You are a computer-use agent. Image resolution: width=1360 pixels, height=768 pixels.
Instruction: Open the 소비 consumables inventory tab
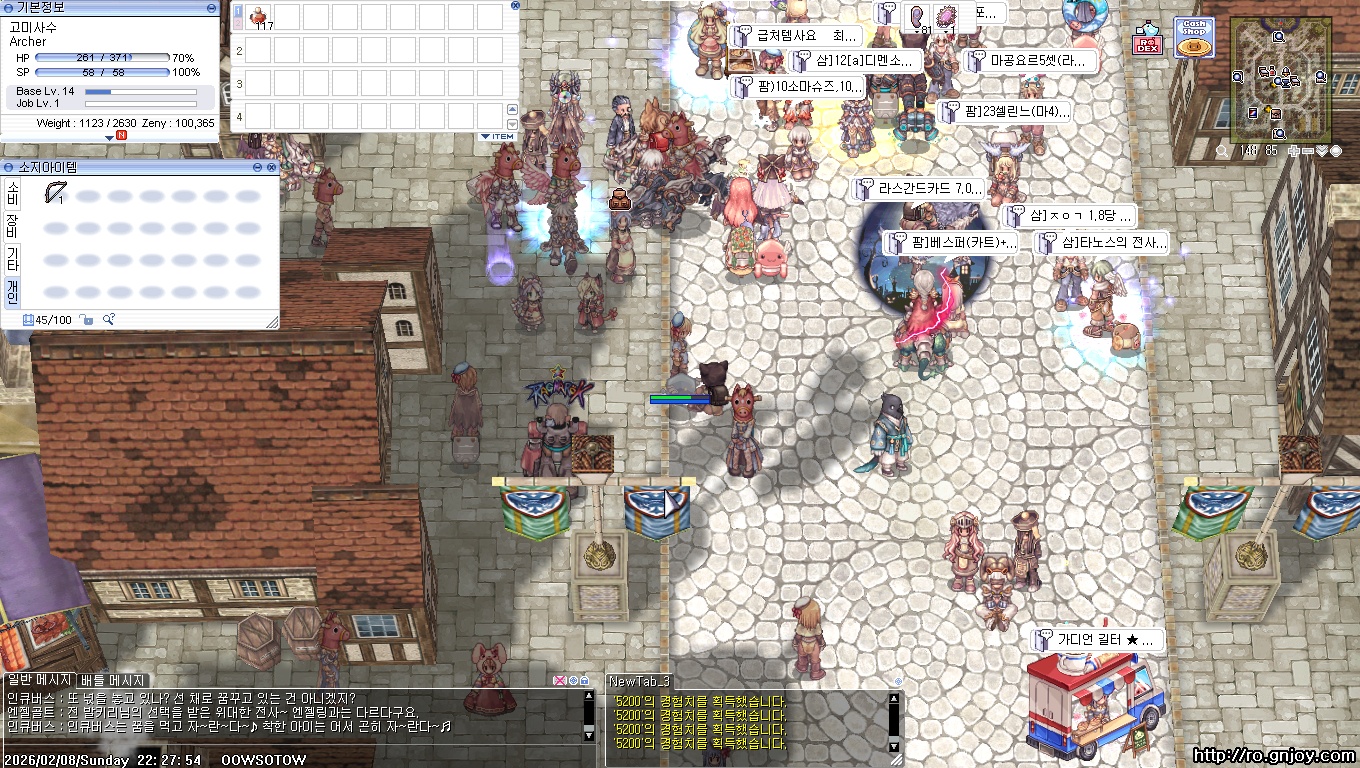pos(13,193)
